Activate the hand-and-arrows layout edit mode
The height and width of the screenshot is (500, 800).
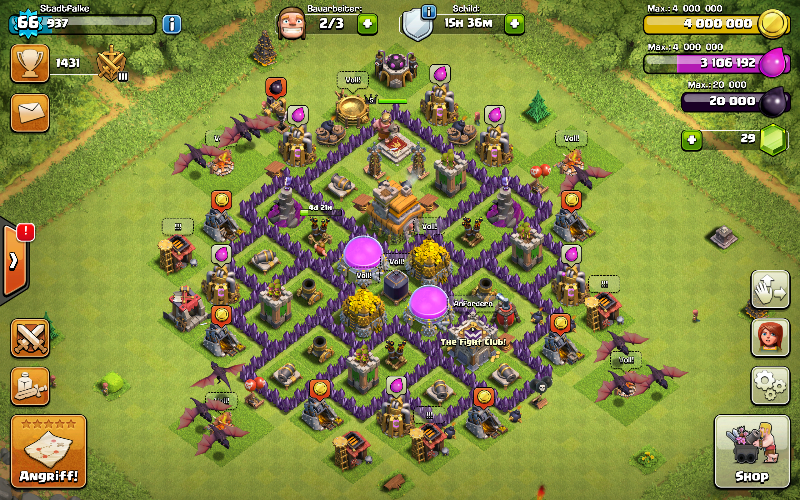point(770,290)
